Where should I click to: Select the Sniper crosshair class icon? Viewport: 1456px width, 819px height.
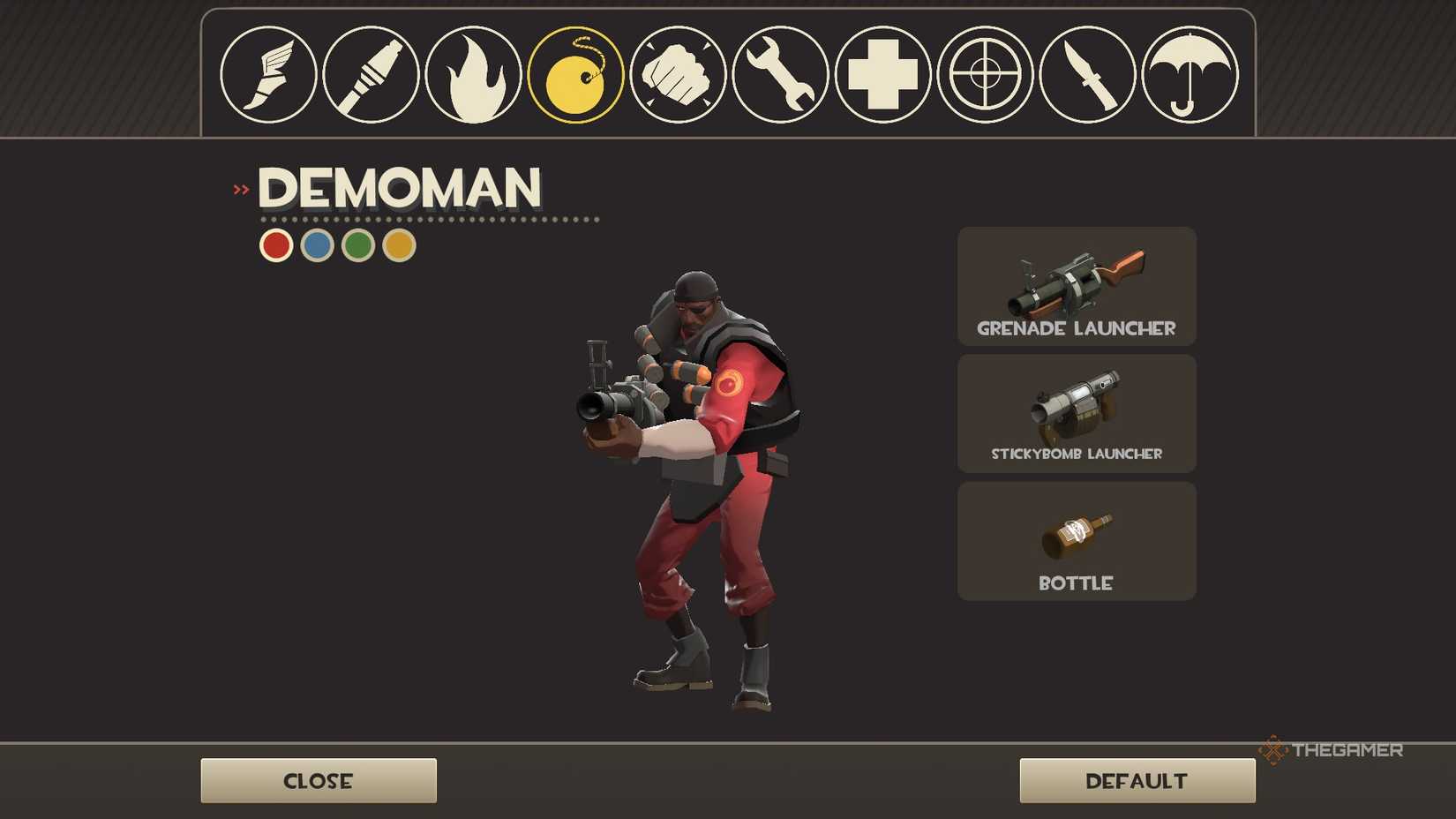click(x=985, y=75)
